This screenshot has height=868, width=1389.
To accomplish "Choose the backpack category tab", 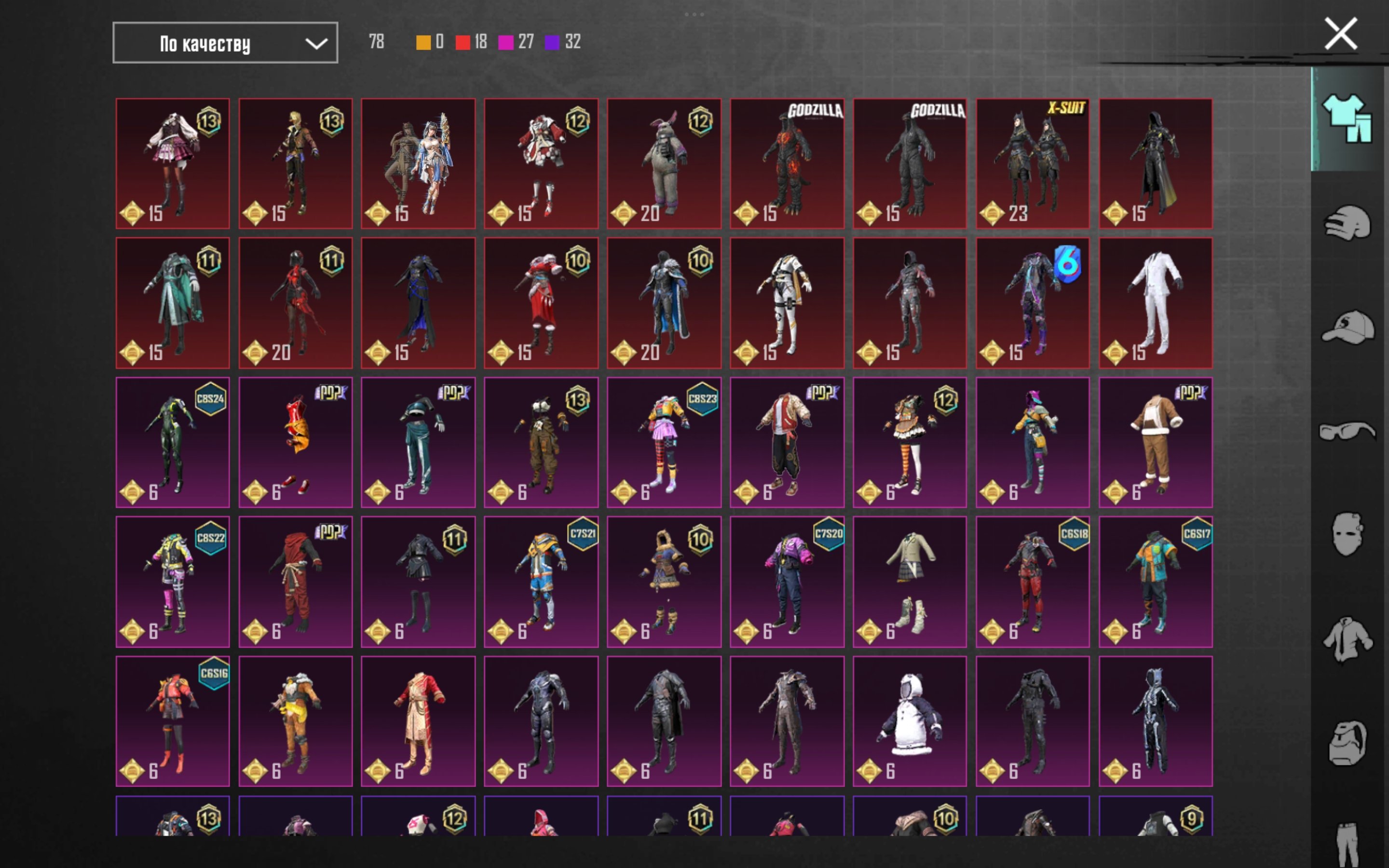I will pyautogui.click(x=1347, y=744).
